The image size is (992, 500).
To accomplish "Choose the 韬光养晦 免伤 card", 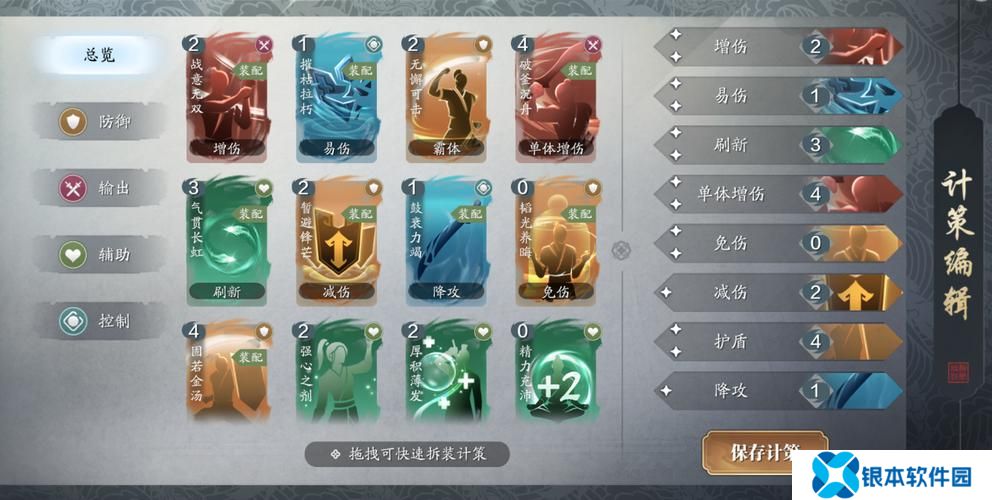I will [x=556, y=240].
